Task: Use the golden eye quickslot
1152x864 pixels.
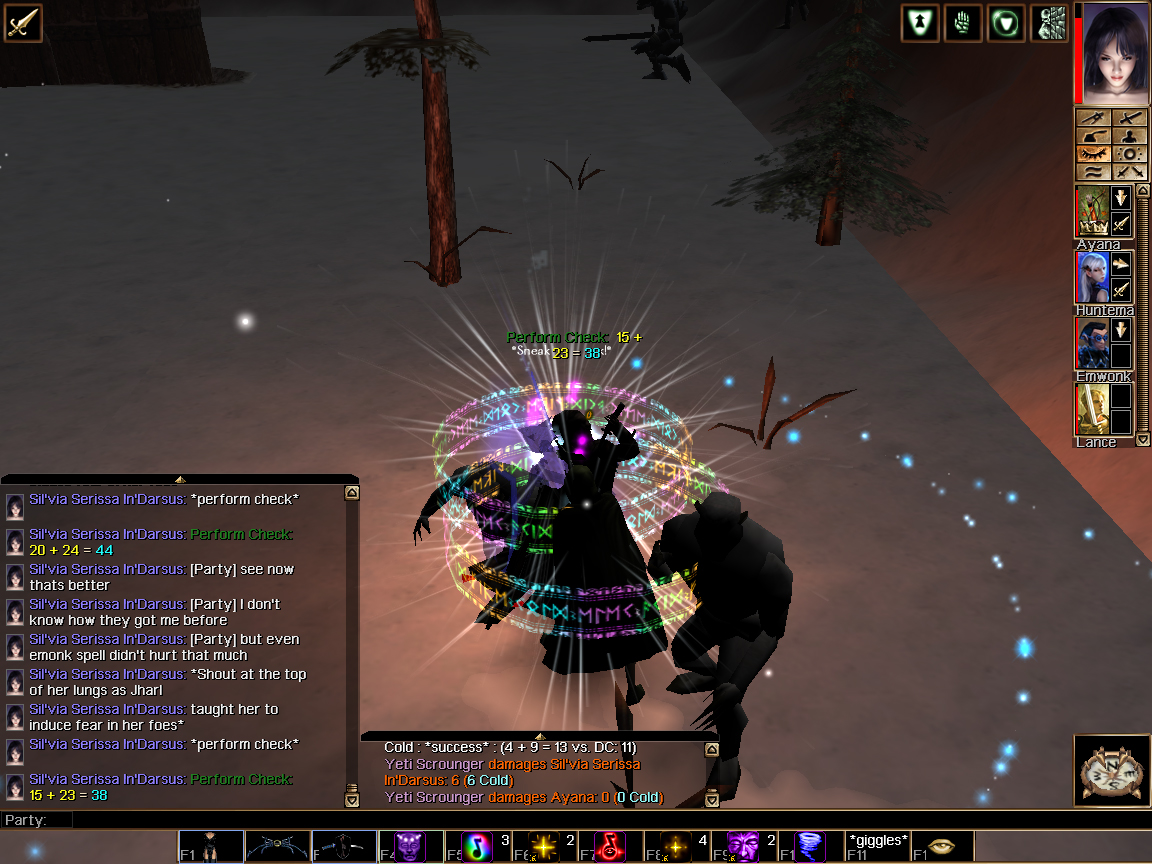Action: [x=943, y=846]
